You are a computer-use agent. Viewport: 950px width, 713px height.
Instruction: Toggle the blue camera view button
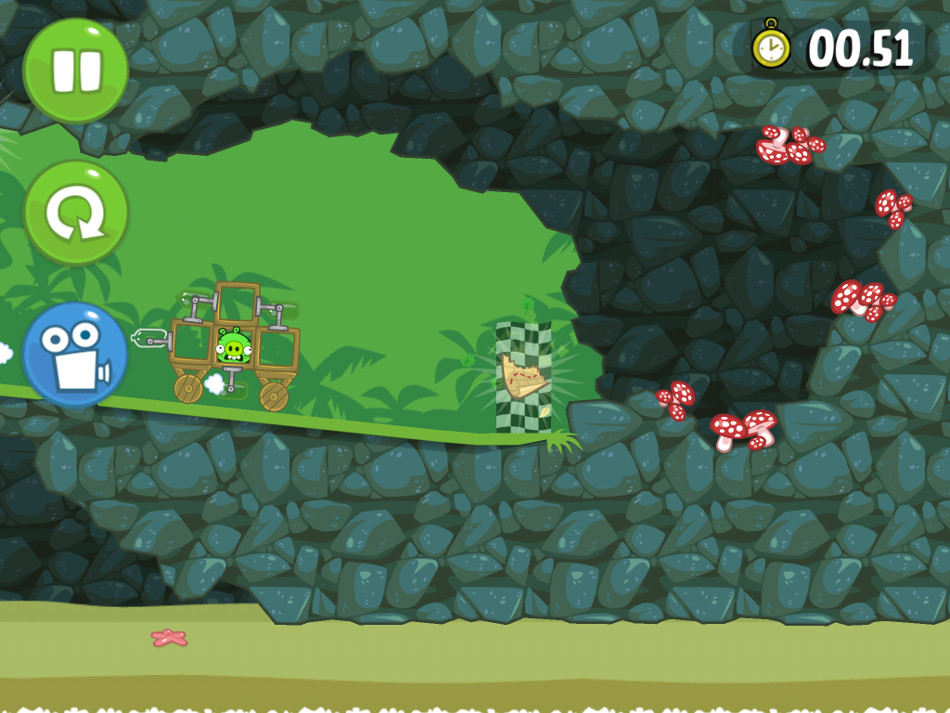[x=75, y=355]
